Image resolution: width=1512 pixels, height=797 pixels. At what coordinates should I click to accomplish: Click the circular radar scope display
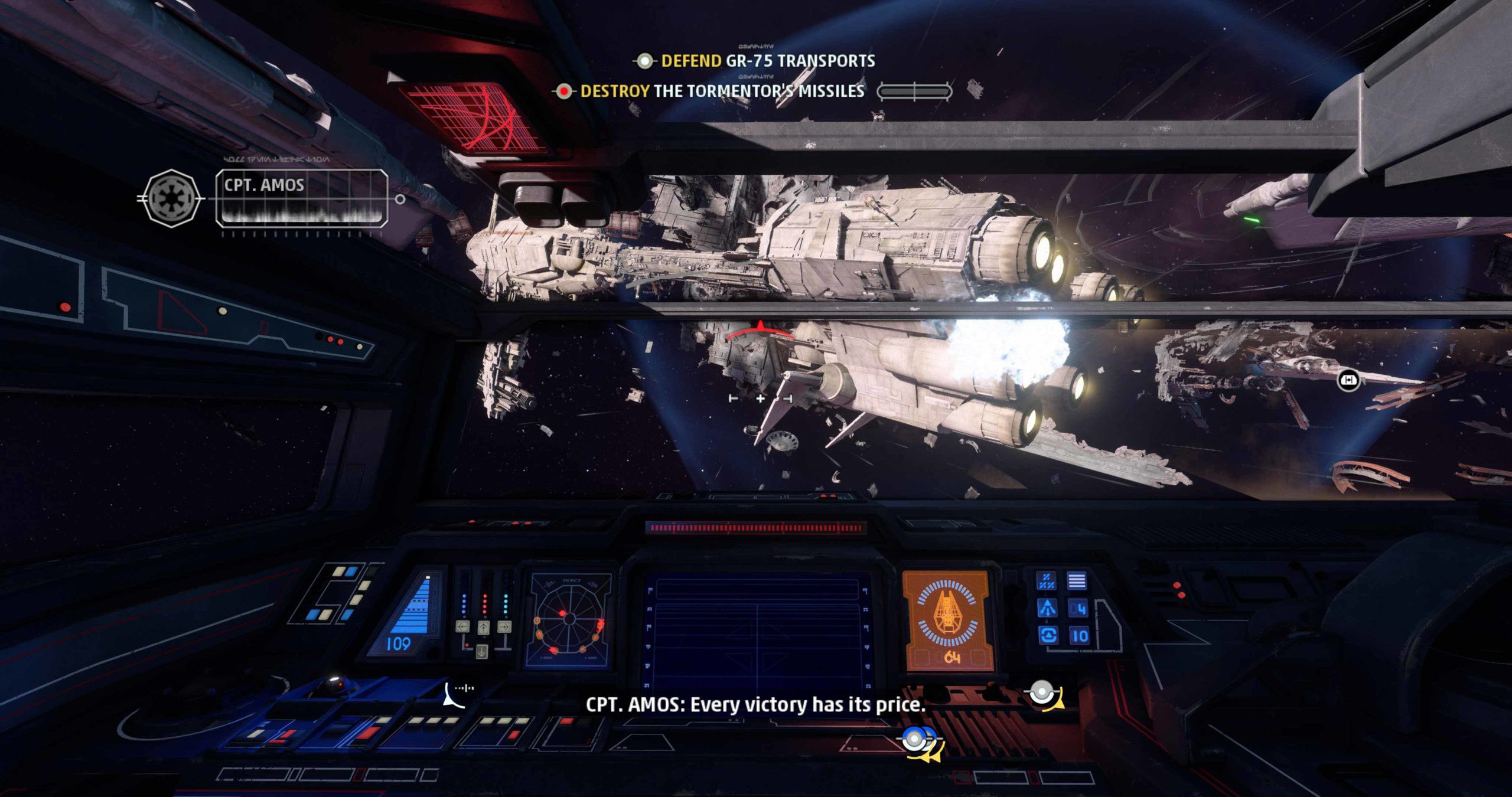click(568, 620)
